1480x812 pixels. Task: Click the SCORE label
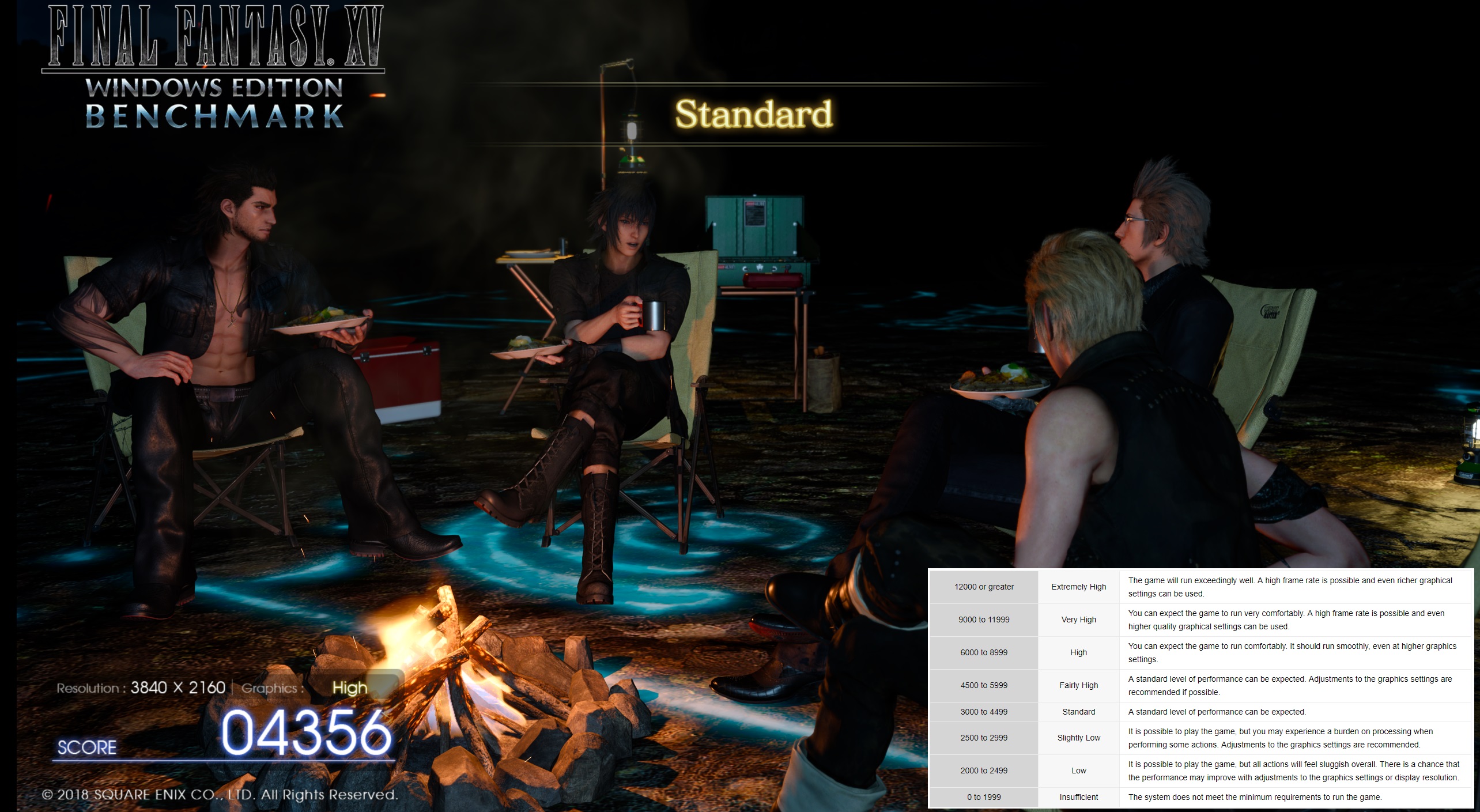85,747
